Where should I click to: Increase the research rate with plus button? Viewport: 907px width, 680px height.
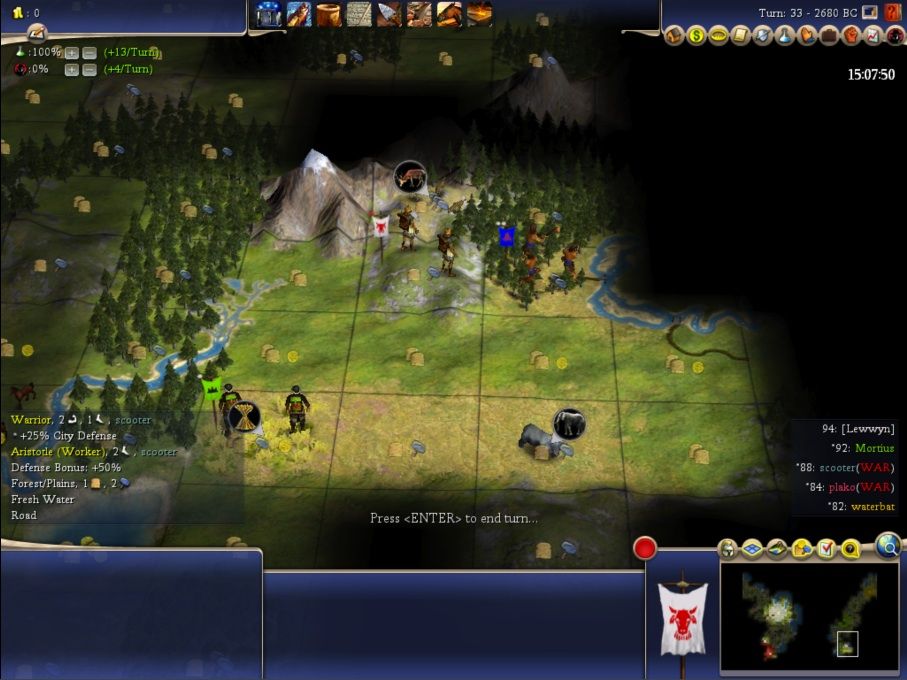tap(72, 52)
